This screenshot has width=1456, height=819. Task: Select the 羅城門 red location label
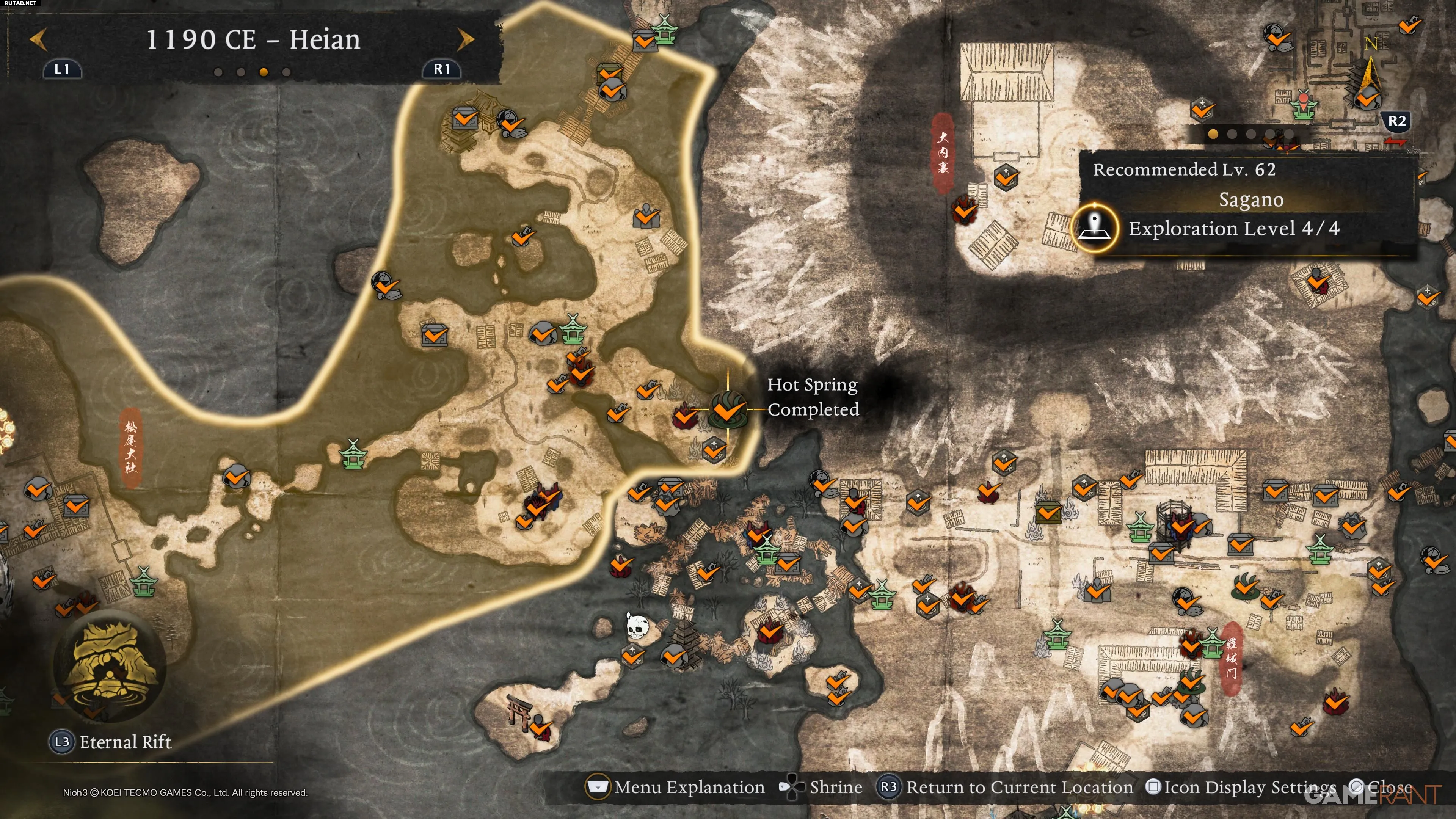point(1231,658)
